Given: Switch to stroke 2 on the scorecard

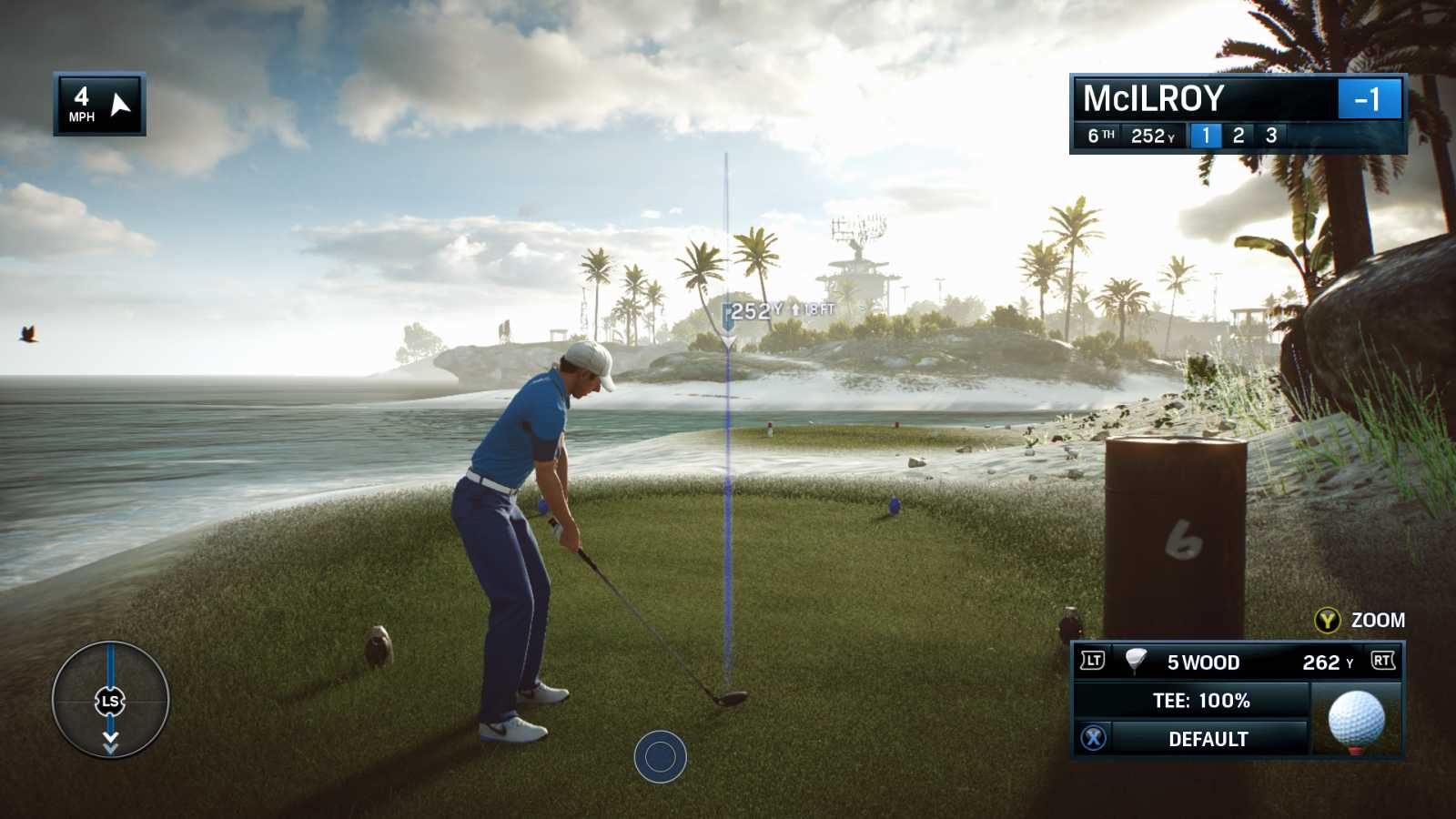Looking at the screenshot, I should pos(1239,136).
